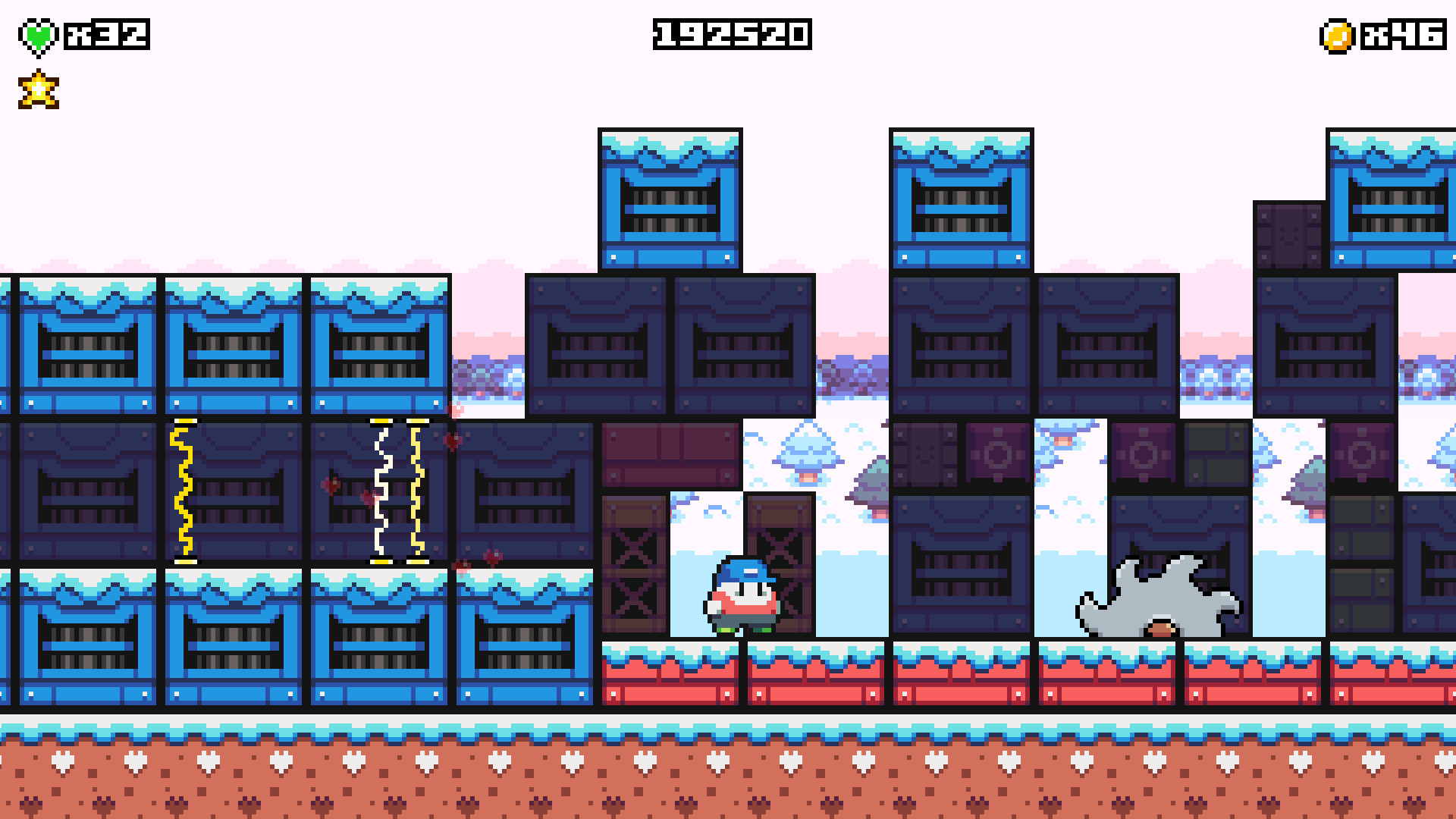The width and height of the screenshot is (1456, 819).
Task: Click the red floating particle near the white wire
Action: (369, 497)
